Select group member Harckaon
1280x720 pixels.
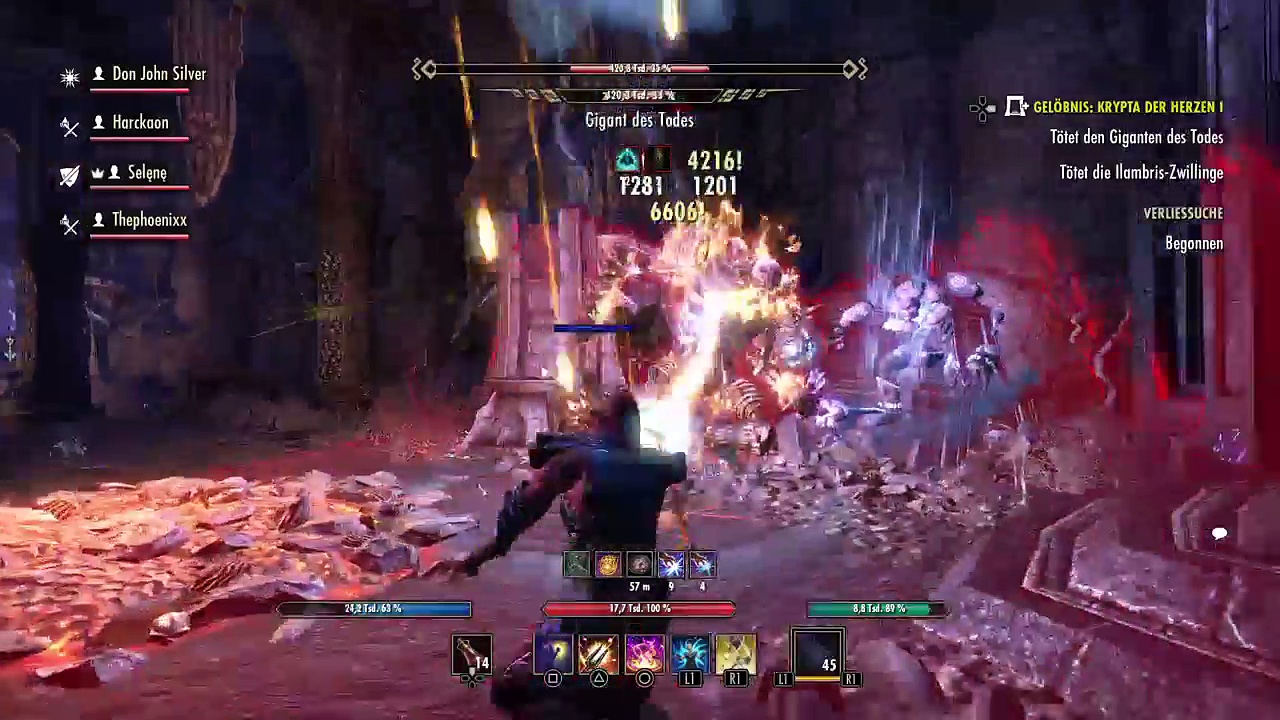[140, 122]
